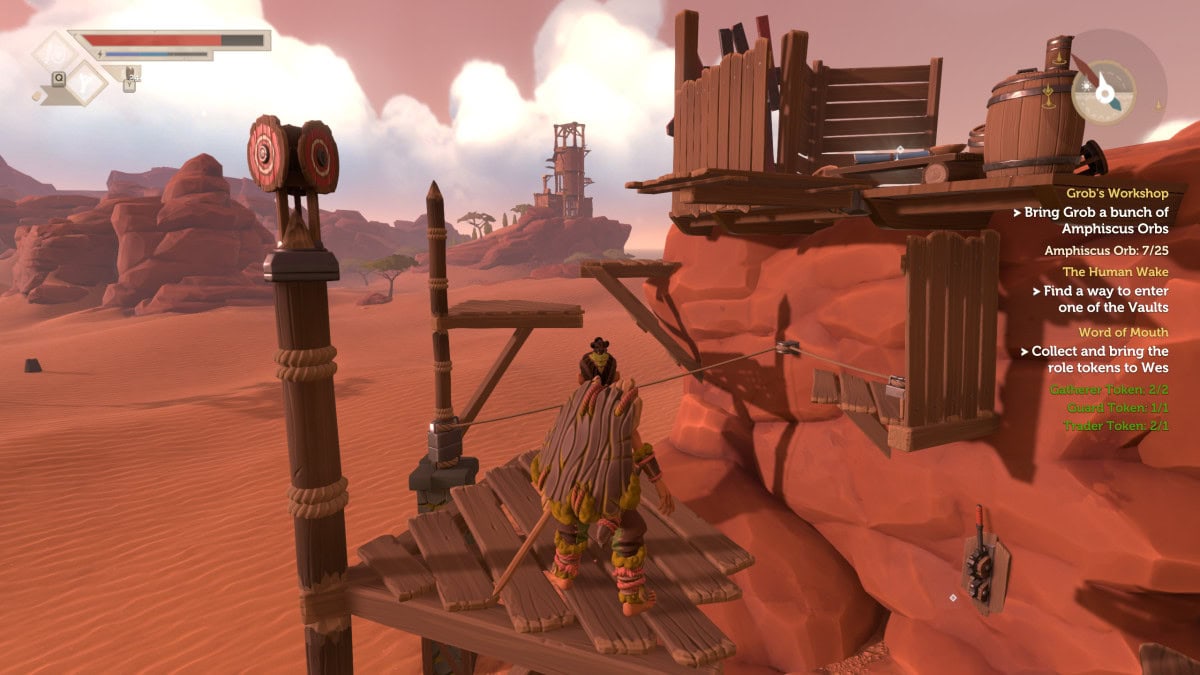The image size is (1200, 675).
Task: Select the Gatherer Token objective line
Action: (1108, 389)
